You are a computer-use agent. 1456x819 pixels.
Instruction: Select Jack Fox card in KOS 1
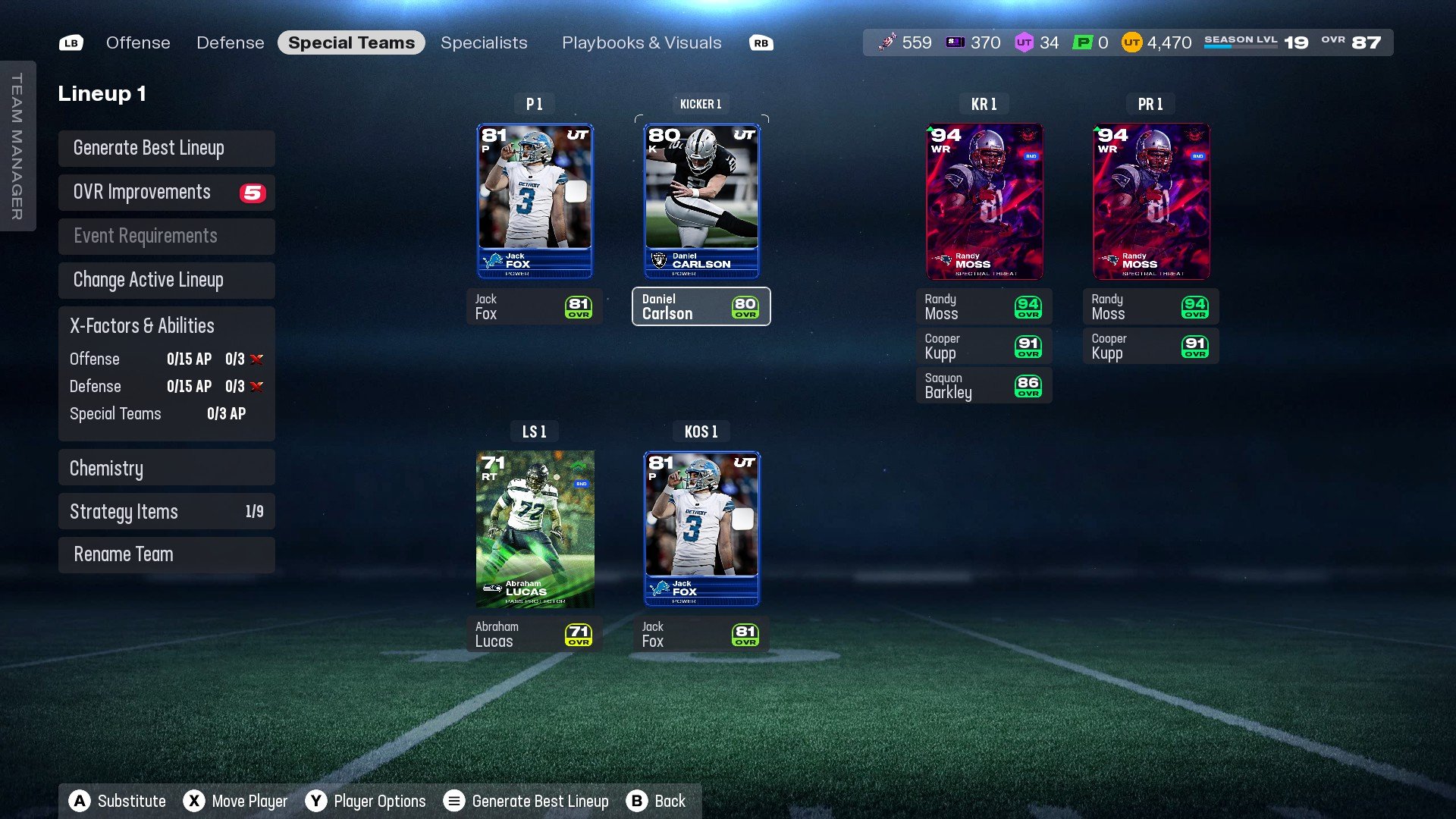click(701, 529)
